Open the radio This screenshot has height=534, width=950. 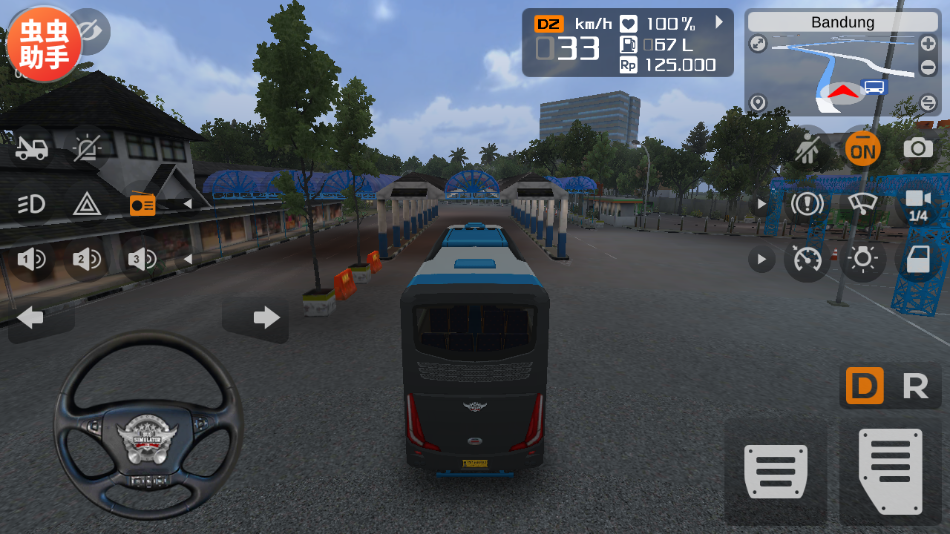(143, 205)
